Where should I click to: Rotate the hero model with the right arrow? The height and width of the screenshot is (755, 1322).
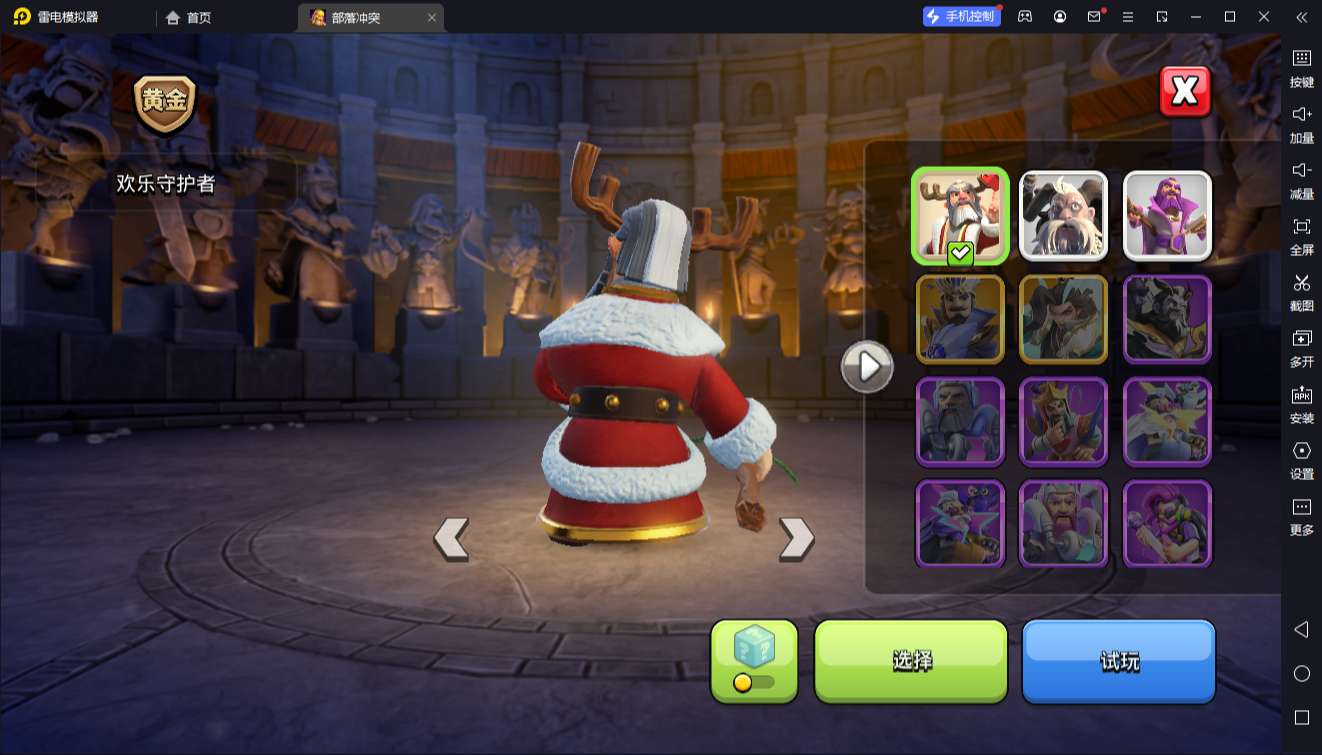[796, 538]
